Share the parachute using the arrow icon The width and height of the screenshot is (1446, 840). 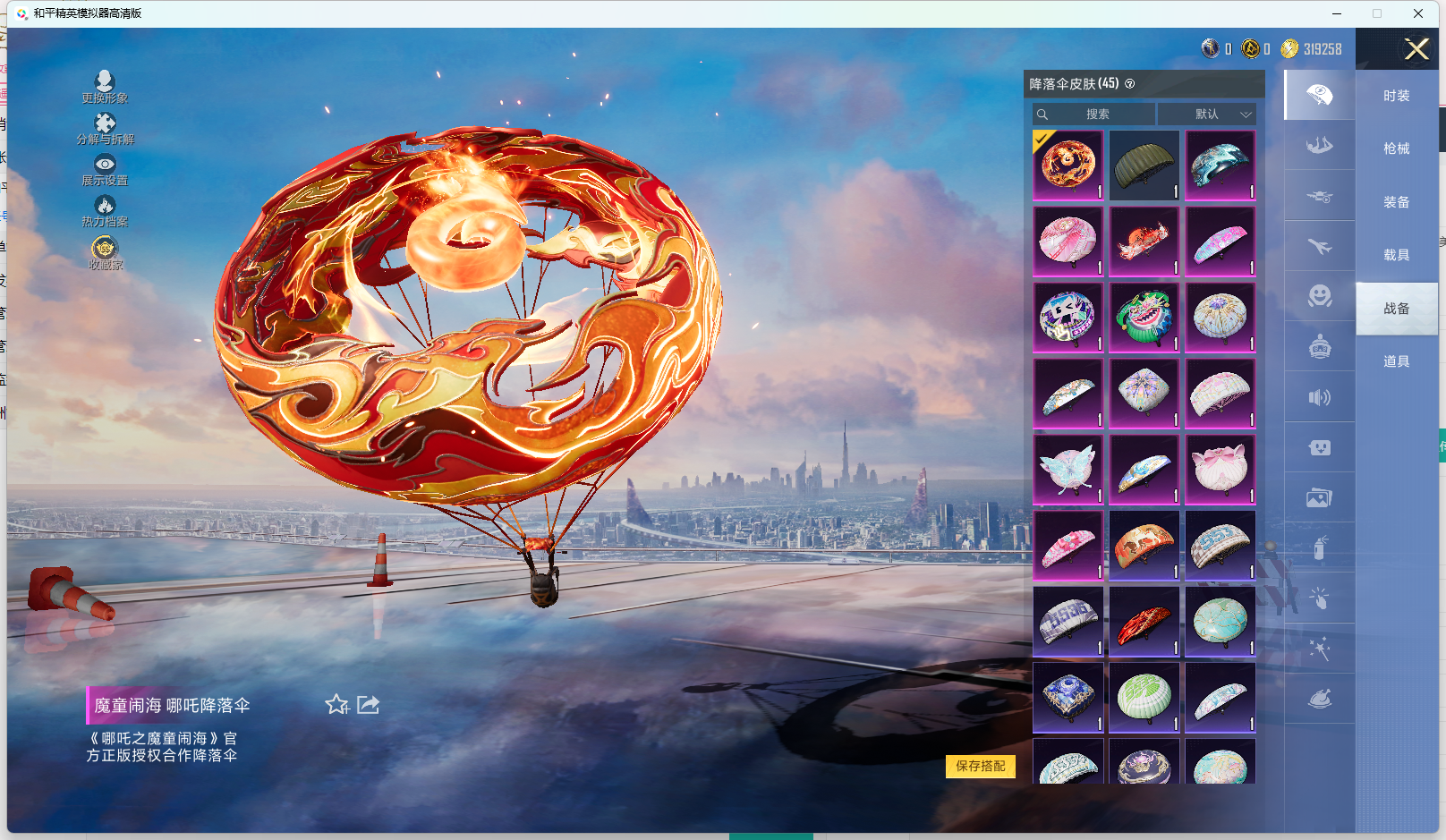(x=369, y=705)
